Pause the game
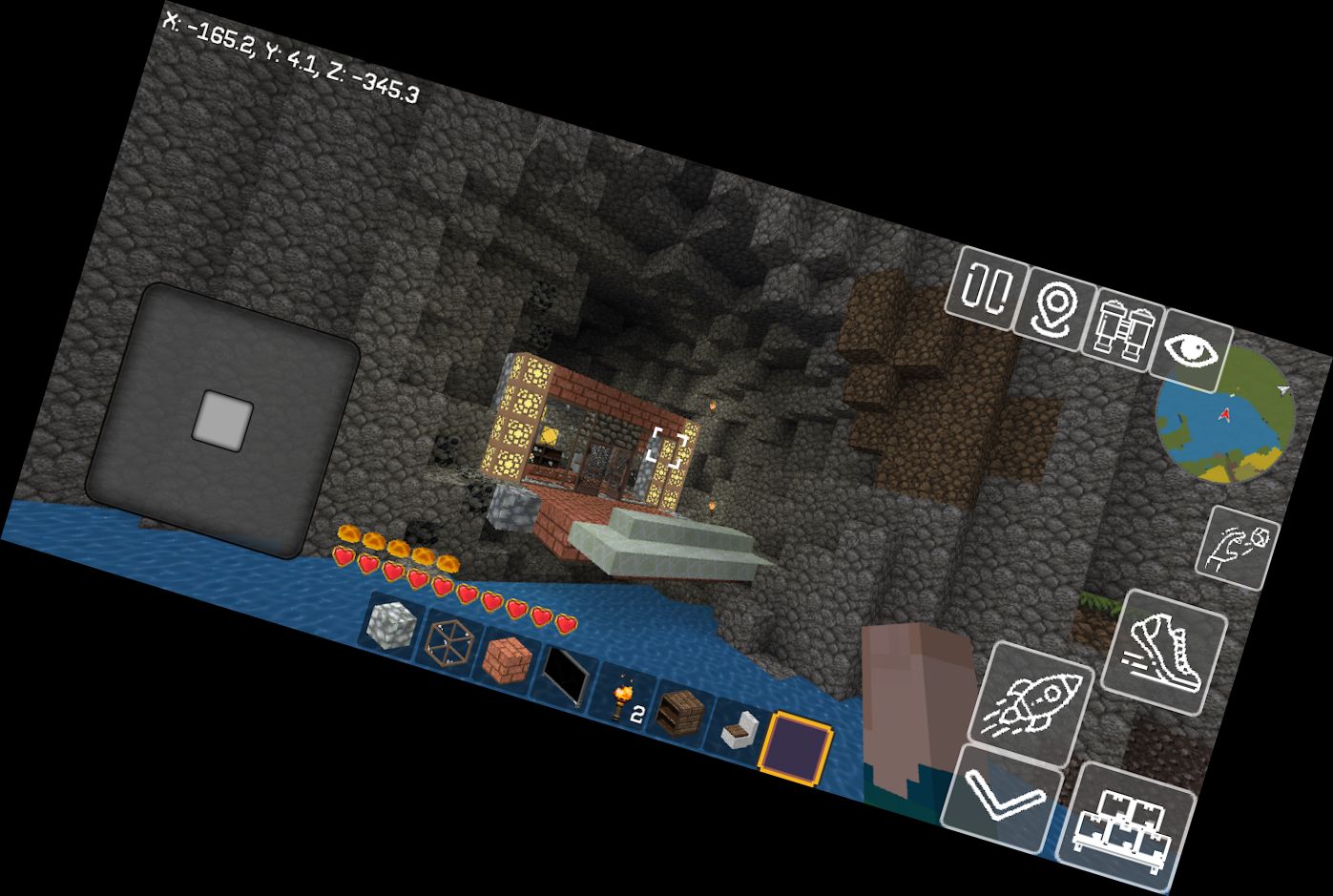The width and height of the screenshot is (1333, 896). tap(985, 287)
